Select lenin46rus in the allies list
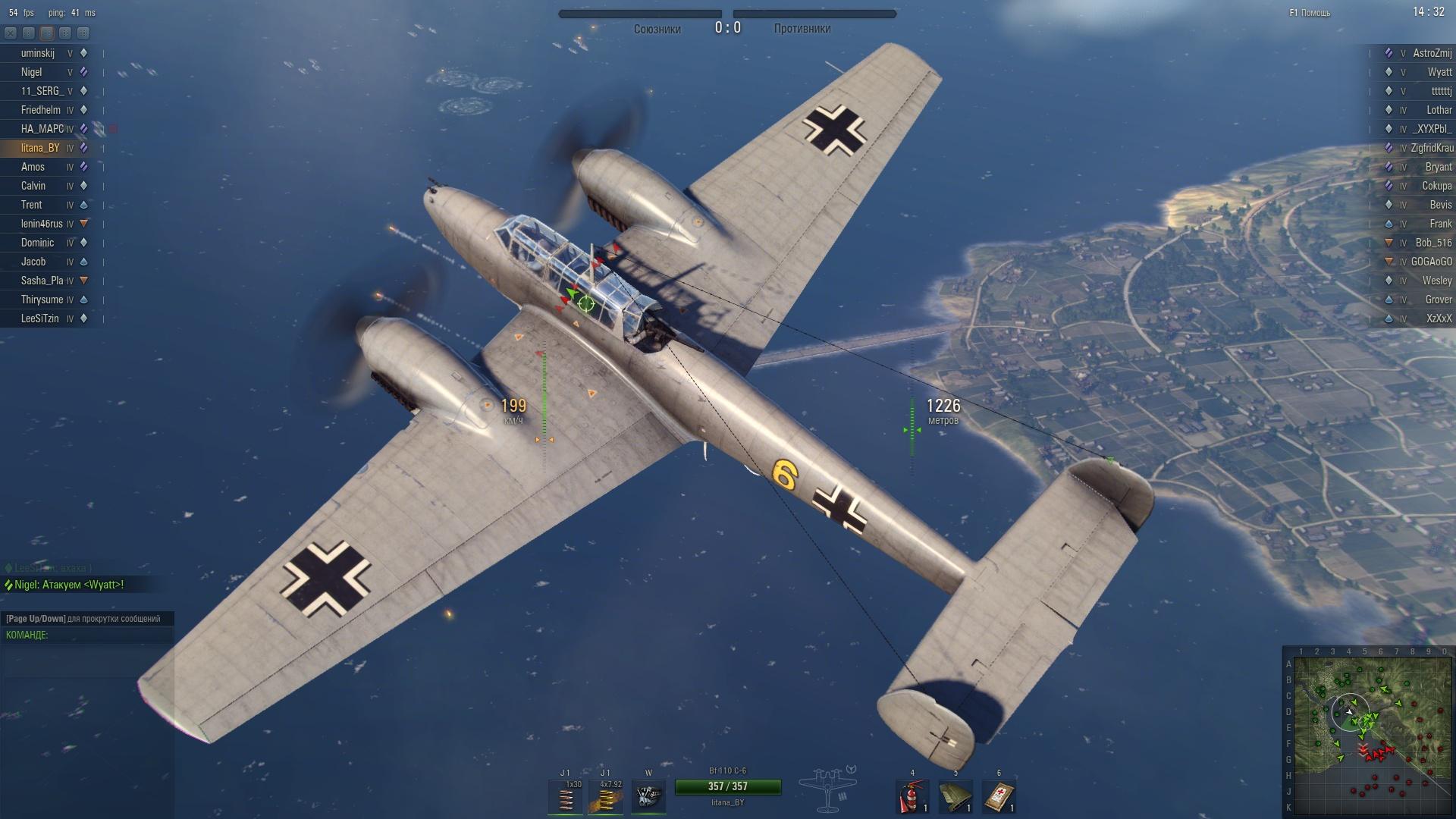The height and width of the screenshot is (819, 1456). coord(42,224)
